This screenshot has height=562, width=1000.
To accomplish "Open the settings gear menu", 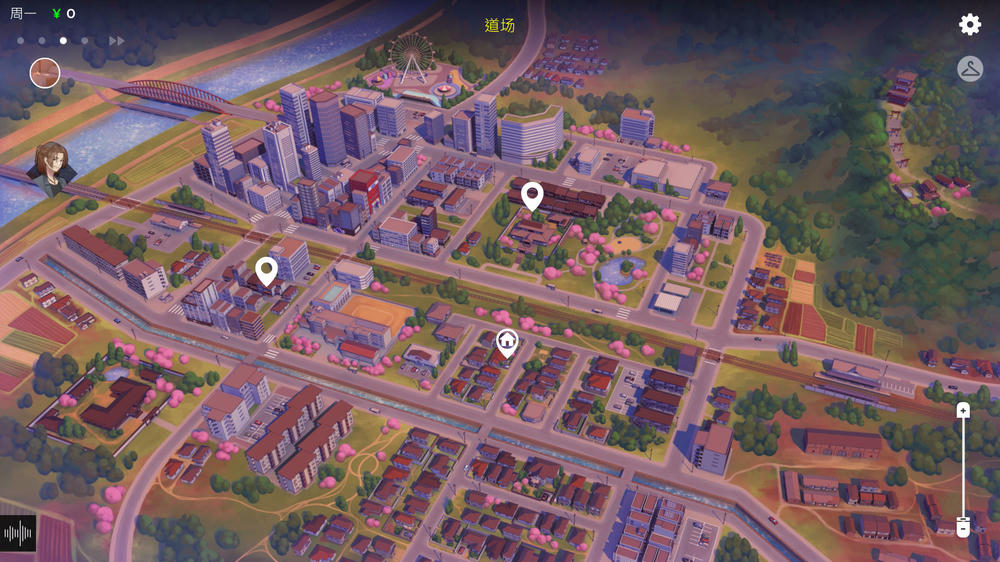I will coord(970,25).
